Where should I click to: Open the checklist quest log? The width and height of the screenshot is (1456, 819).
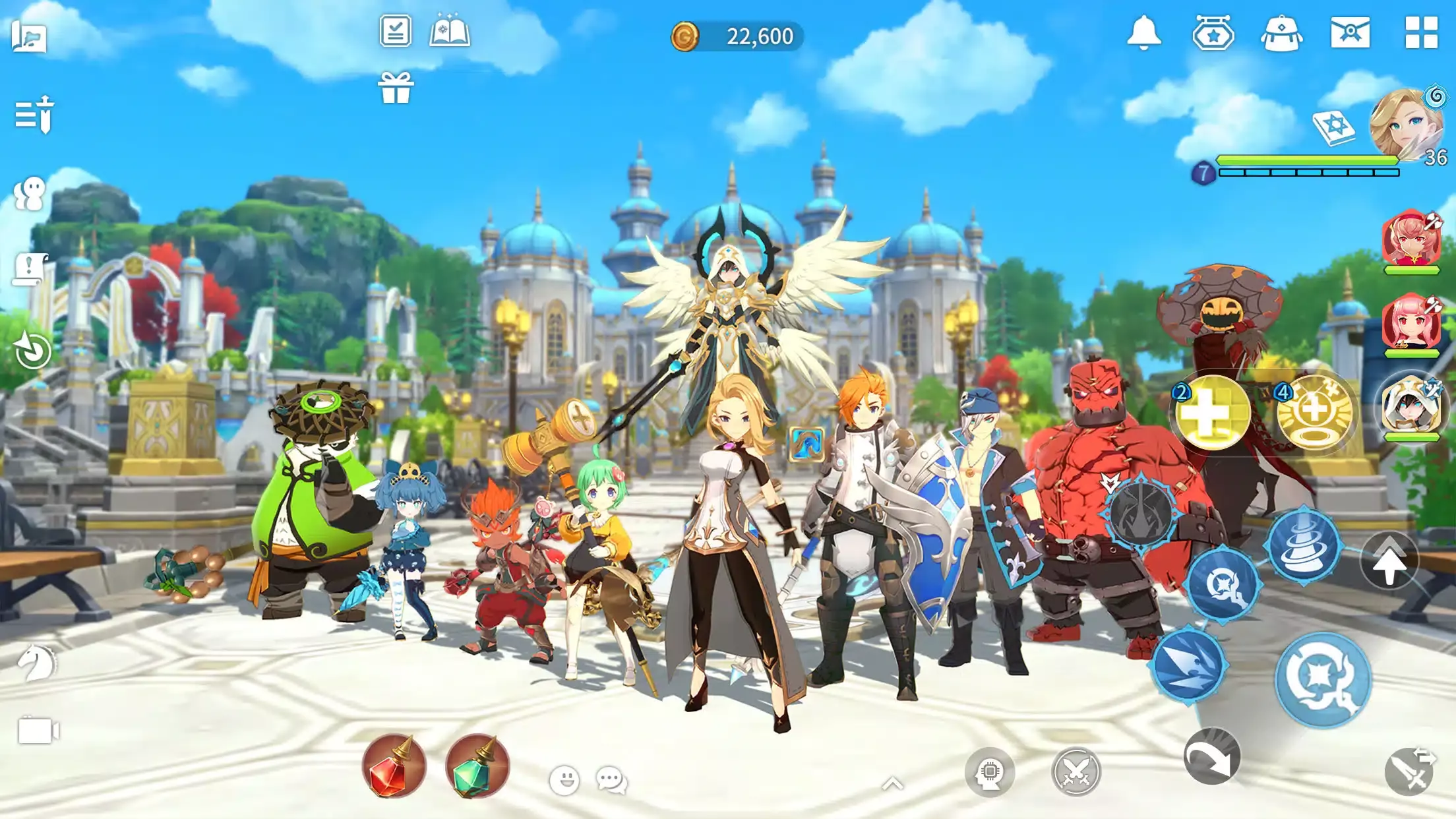coord(396,31)
